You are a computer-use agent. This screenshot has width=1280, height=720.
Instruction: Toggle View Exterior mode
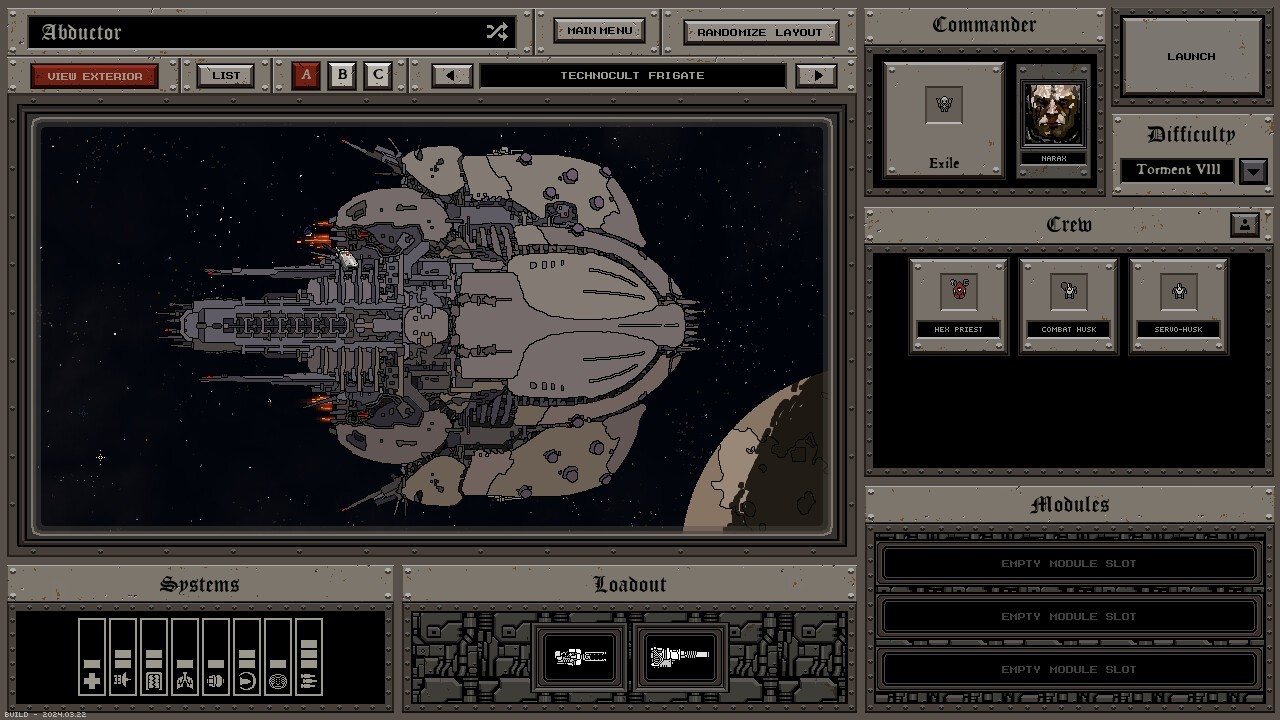point(94,76)
